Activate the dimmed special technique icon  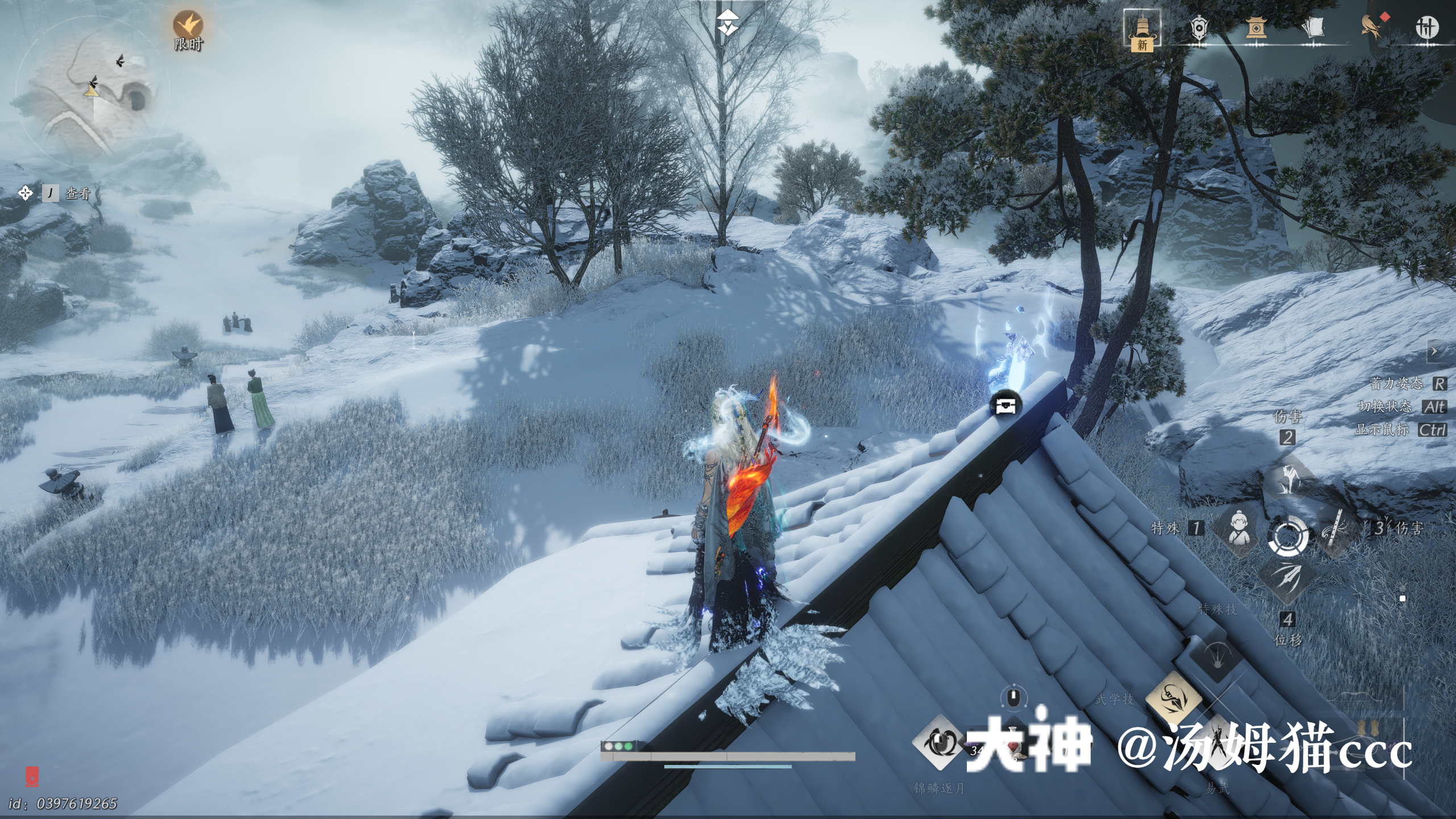click(1218, 654)
